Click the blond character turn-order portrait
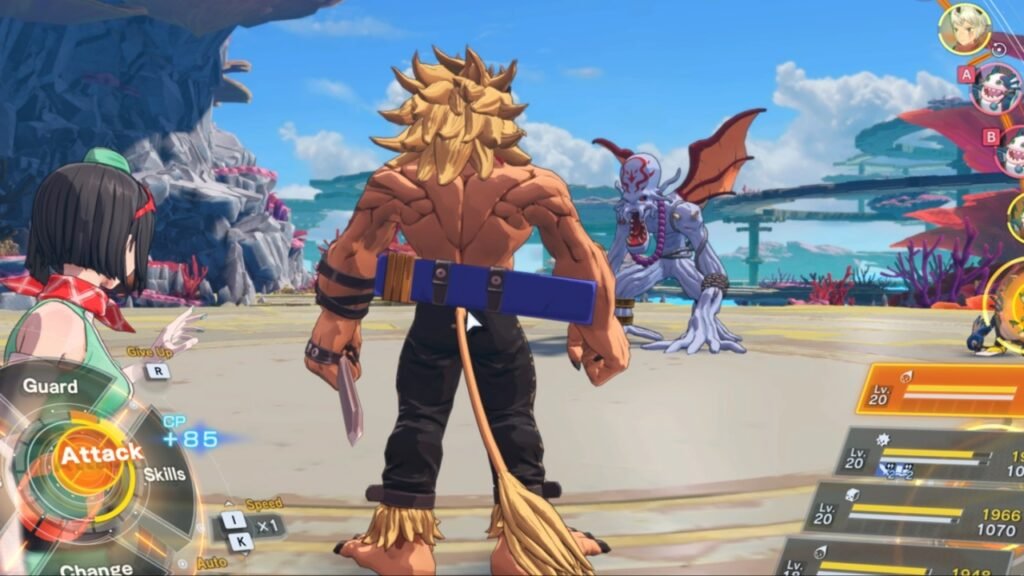Image resolution: width=1024 pixels, height=576 pixels. pyautogui.click(x=964, y=28)
